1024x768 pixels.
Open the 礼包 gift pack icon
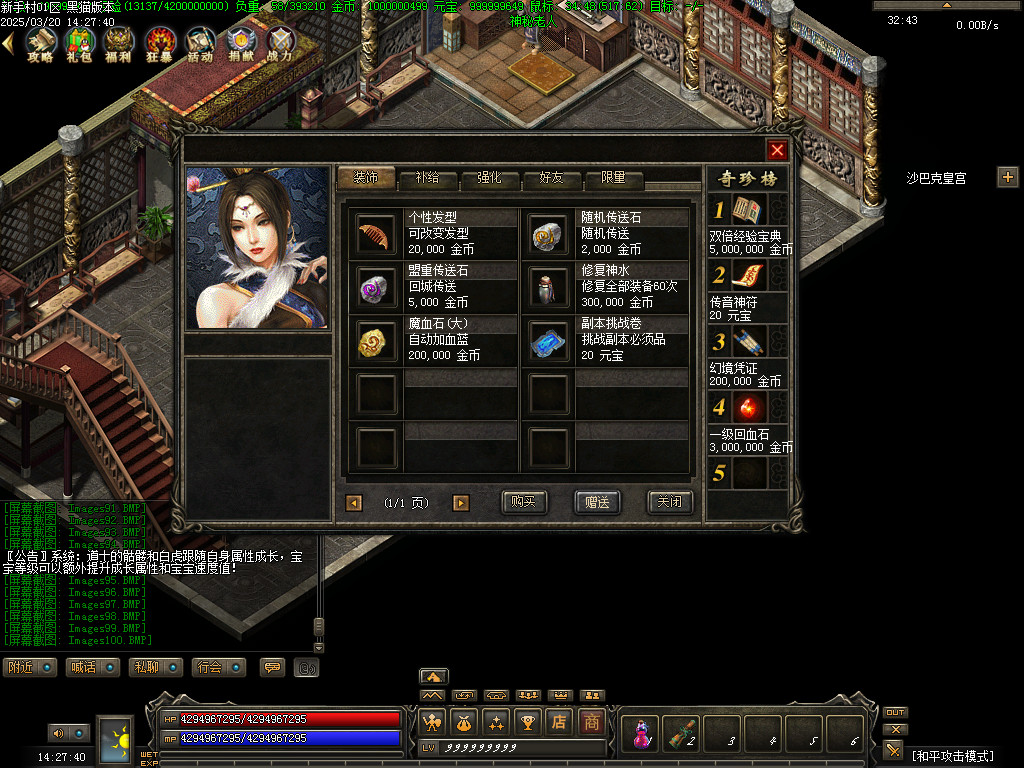coord(79,43)
